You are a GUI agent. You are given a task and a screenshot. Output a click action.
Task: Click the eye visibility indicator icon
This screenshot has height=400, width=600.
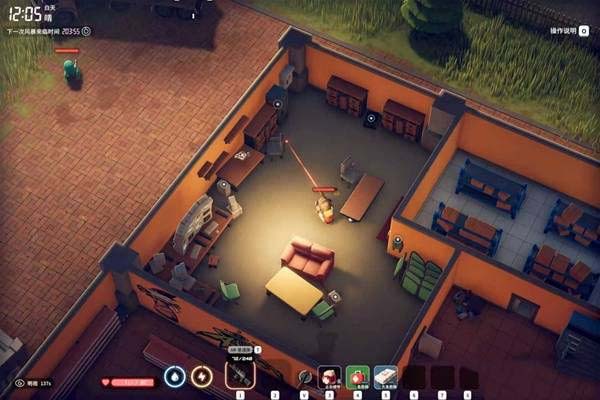point(19,383)
